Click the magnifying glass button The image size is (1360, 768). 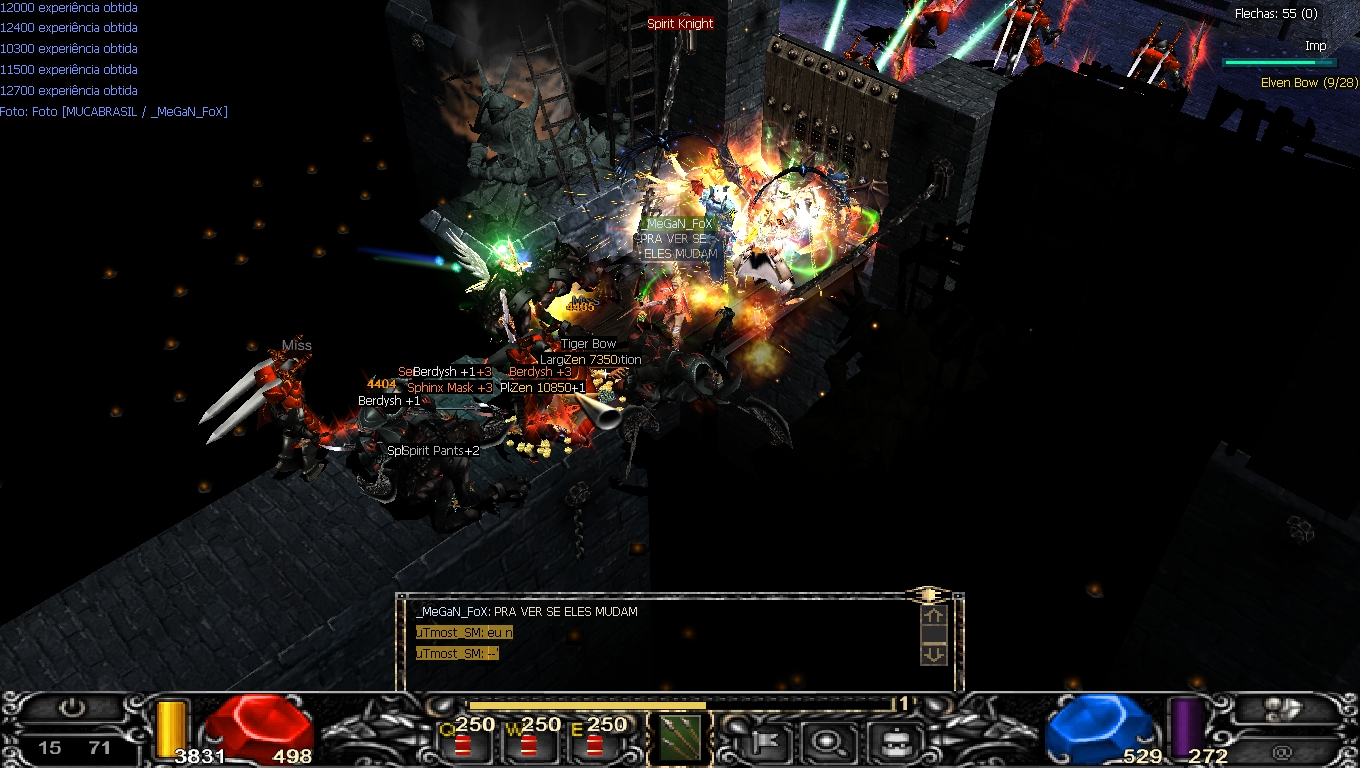pyautogui.click(x=827, y=742)
